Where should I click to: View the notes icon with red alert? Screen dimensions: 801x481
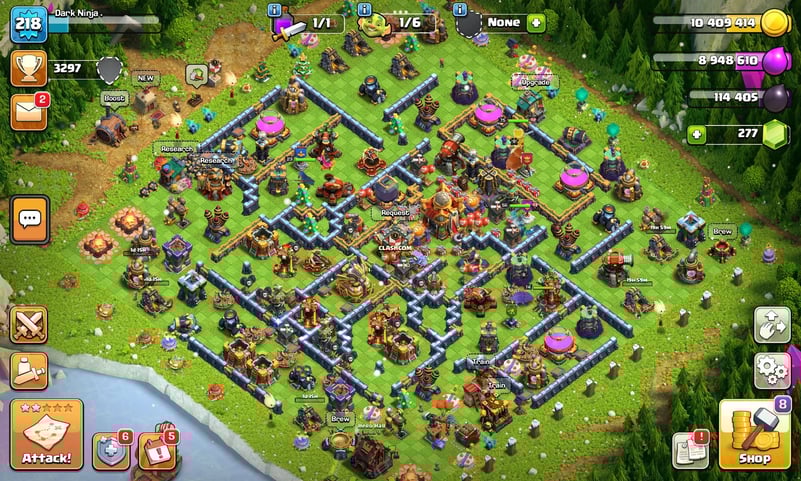click(690, 450)
